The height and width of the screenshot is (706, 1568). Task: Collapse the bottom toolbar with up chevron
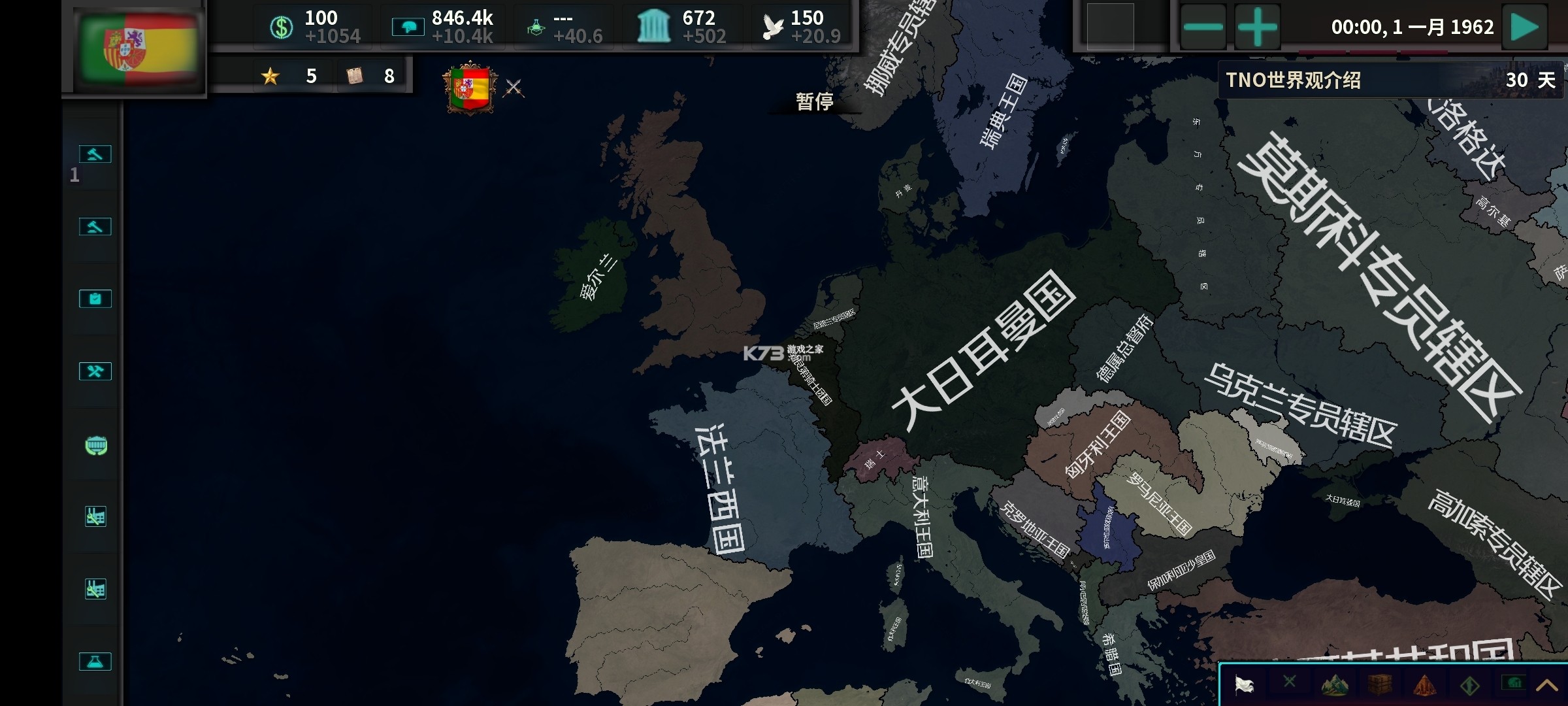click(x=1552, y=685)
